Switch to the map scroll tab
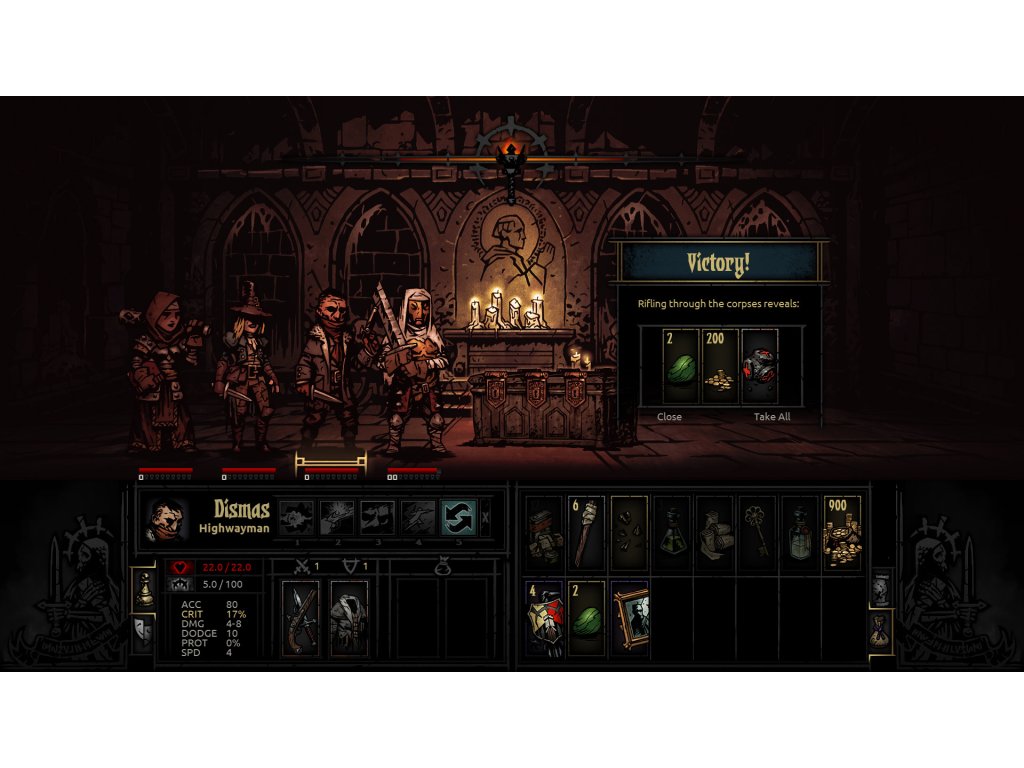The height and width of the screenshot is (768, 1024). [x=881, y=589]
